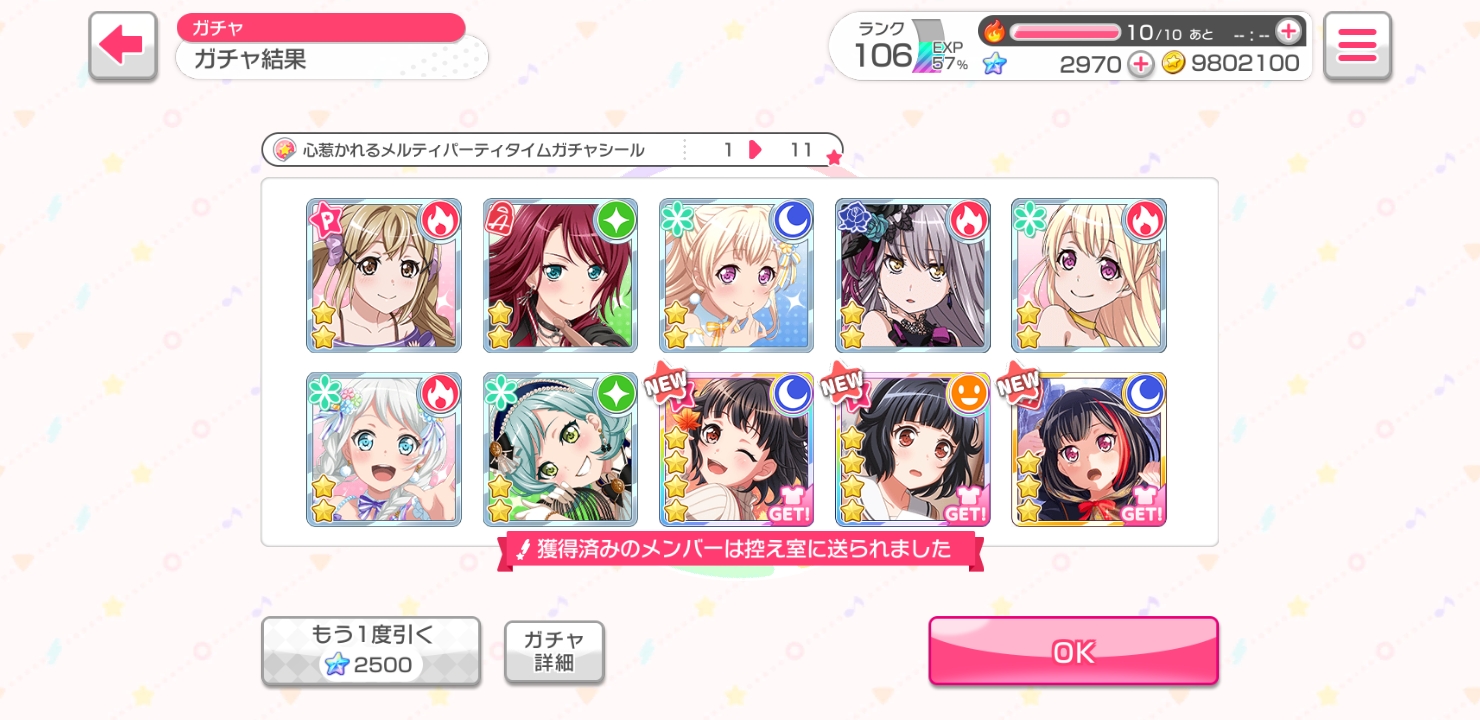The width and height of the screenshot is (1480, 720).
Task: Select the NEW card with red-streaked hair girl
Action: coord(1088,449)
